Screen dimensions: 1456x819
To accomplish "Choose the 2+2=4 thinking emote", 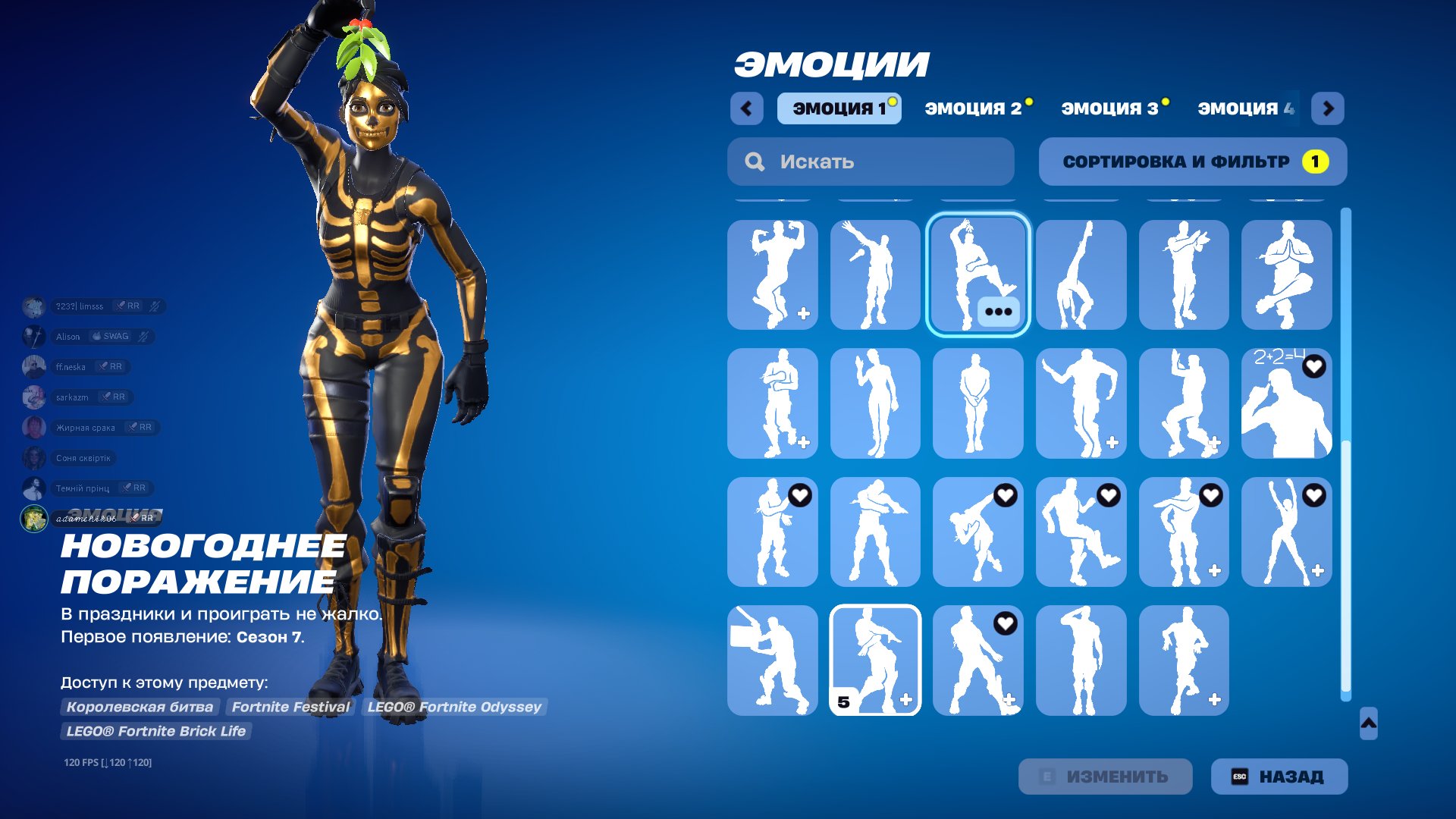I will point(1286,403).
